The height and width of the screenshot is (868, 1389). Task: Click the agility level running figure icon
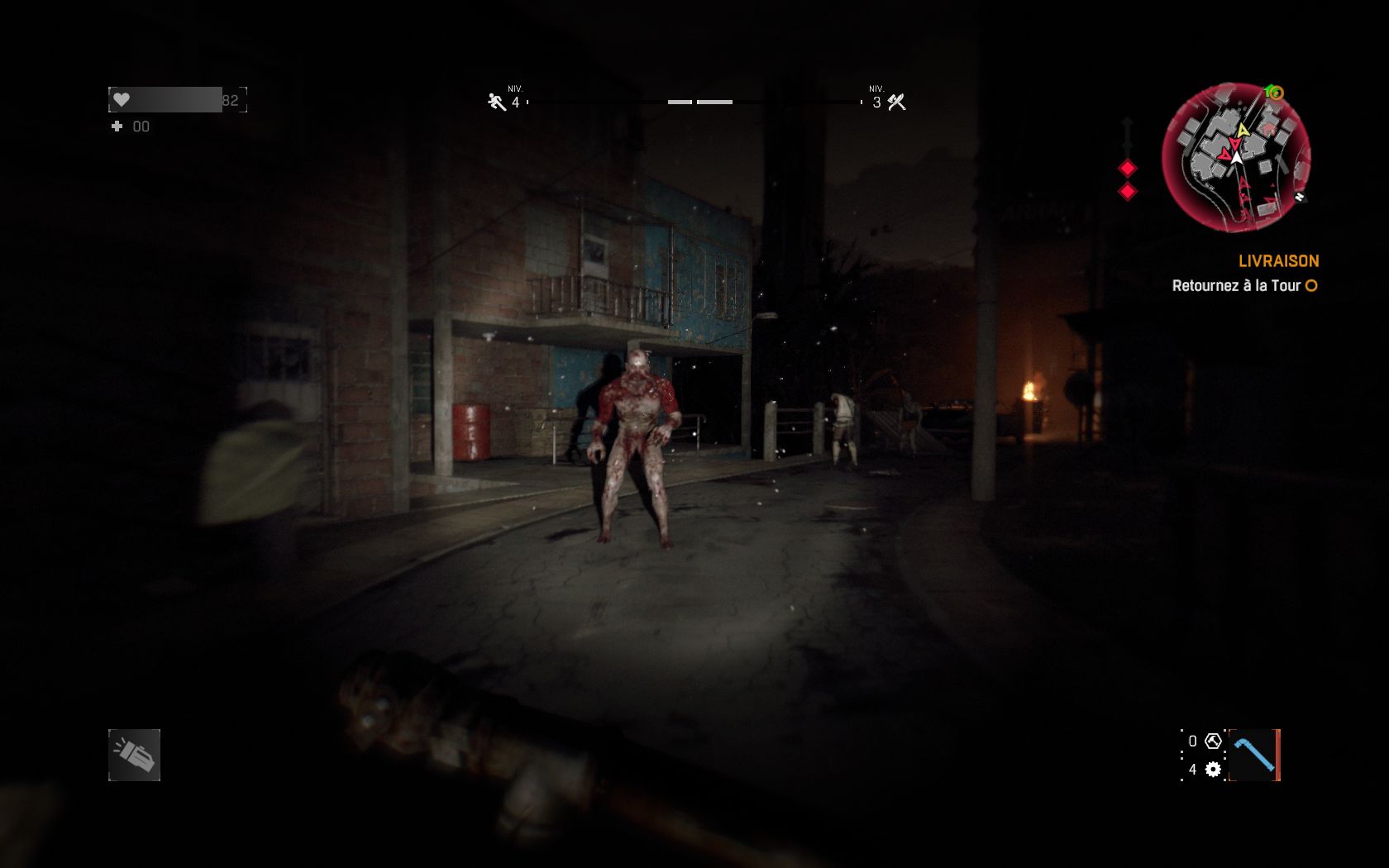pyautogui.click(x=496, y=102)
